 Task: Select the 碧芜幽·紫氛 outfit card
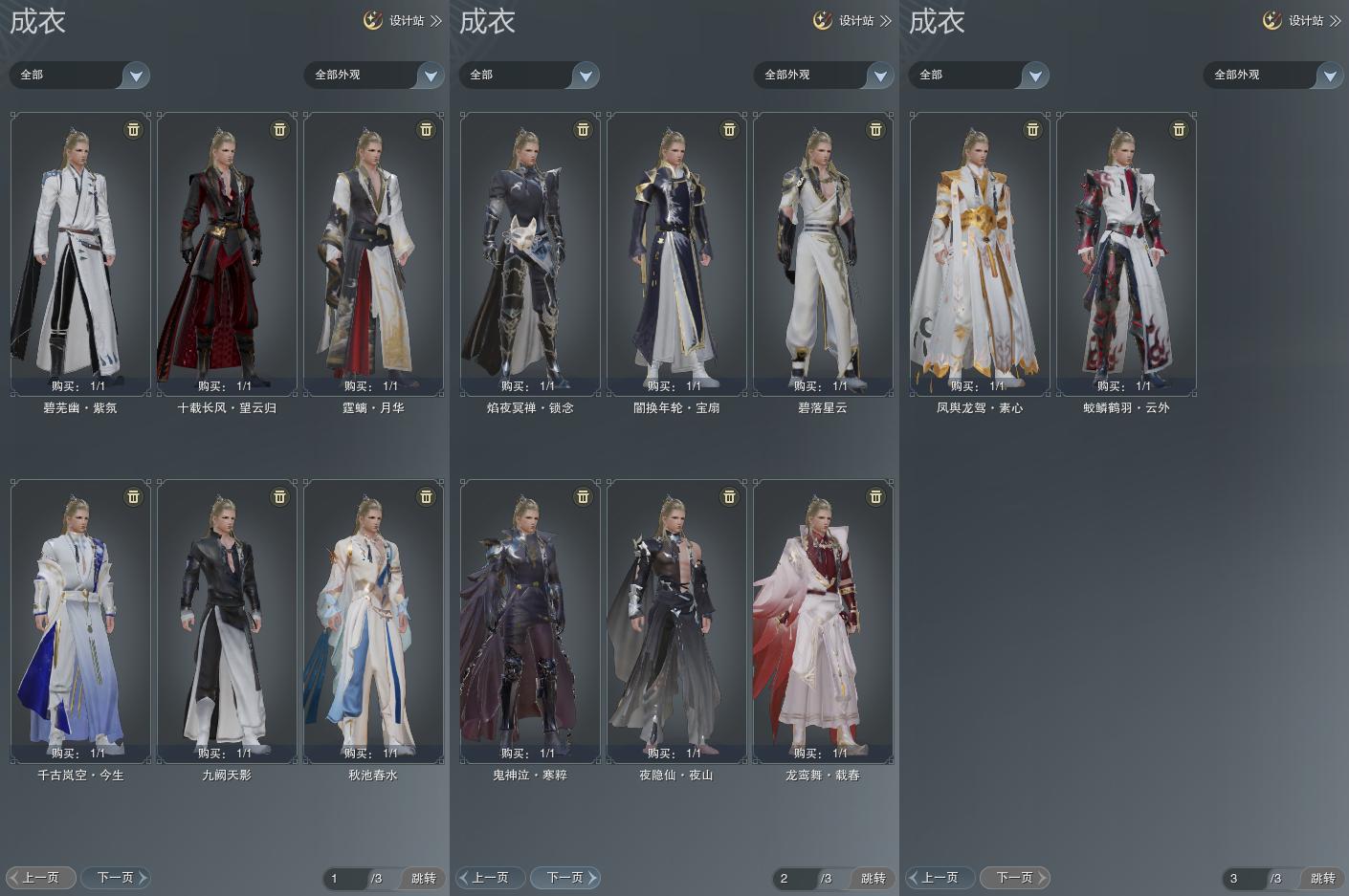click(x=80, y=253)
